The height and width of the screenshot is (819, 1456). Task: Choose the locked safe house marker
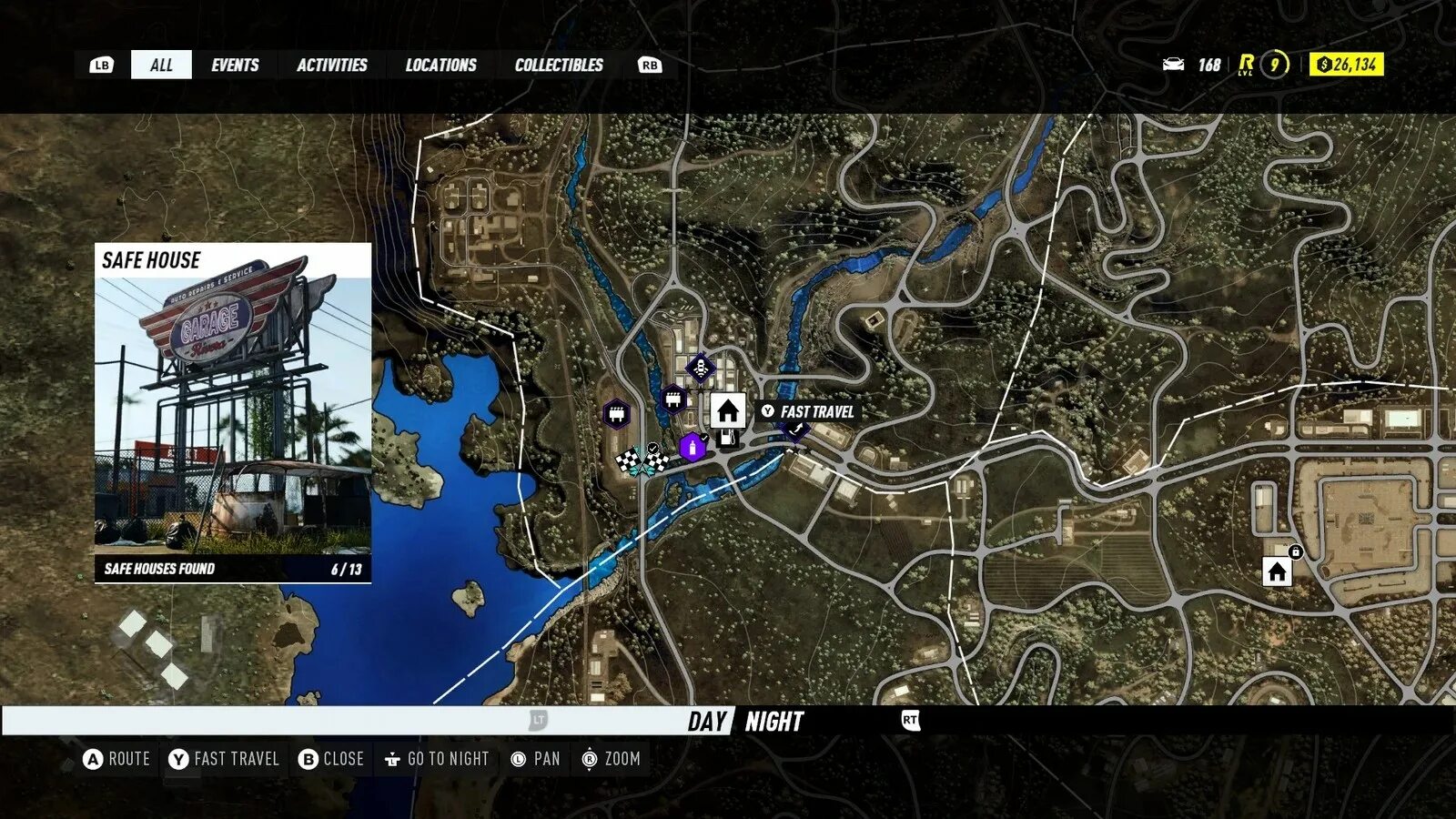(1277, 571)
